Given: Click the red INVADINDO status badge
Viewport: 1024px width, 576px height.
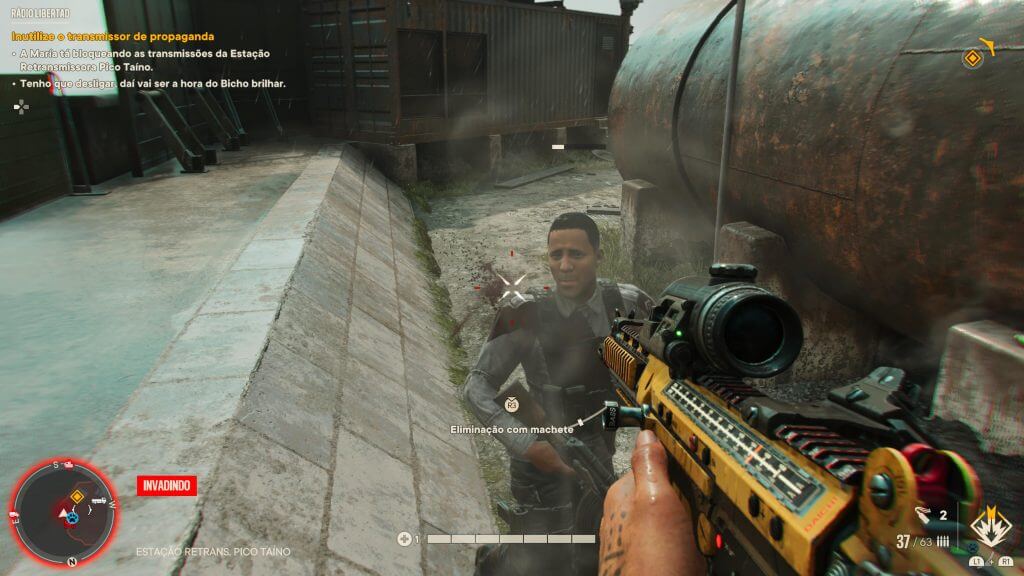Looking at the screenshot, I should click(x=167, y=486).
